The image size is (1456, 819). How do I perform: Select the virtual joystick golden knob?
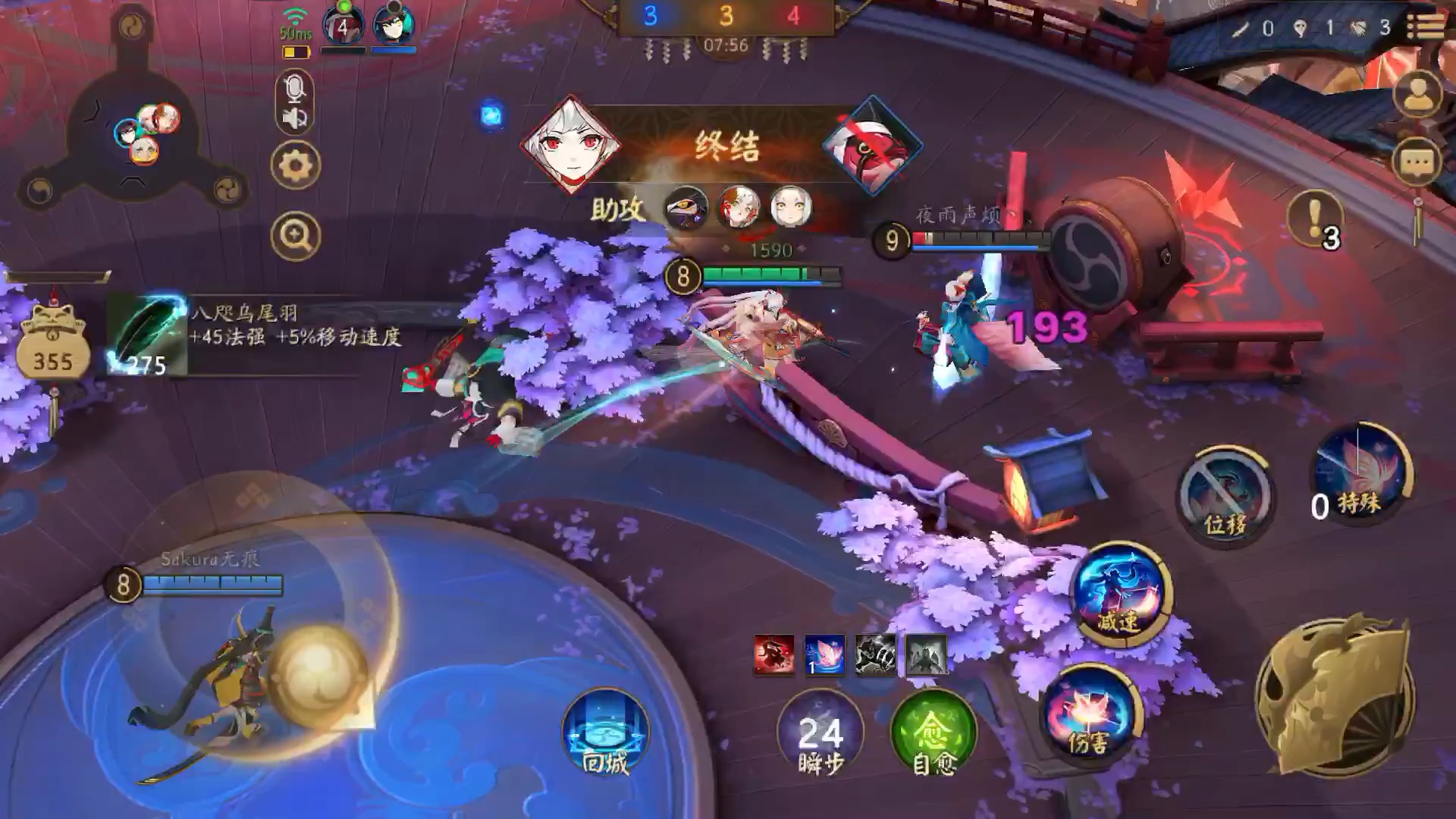(x=317, y=673)
